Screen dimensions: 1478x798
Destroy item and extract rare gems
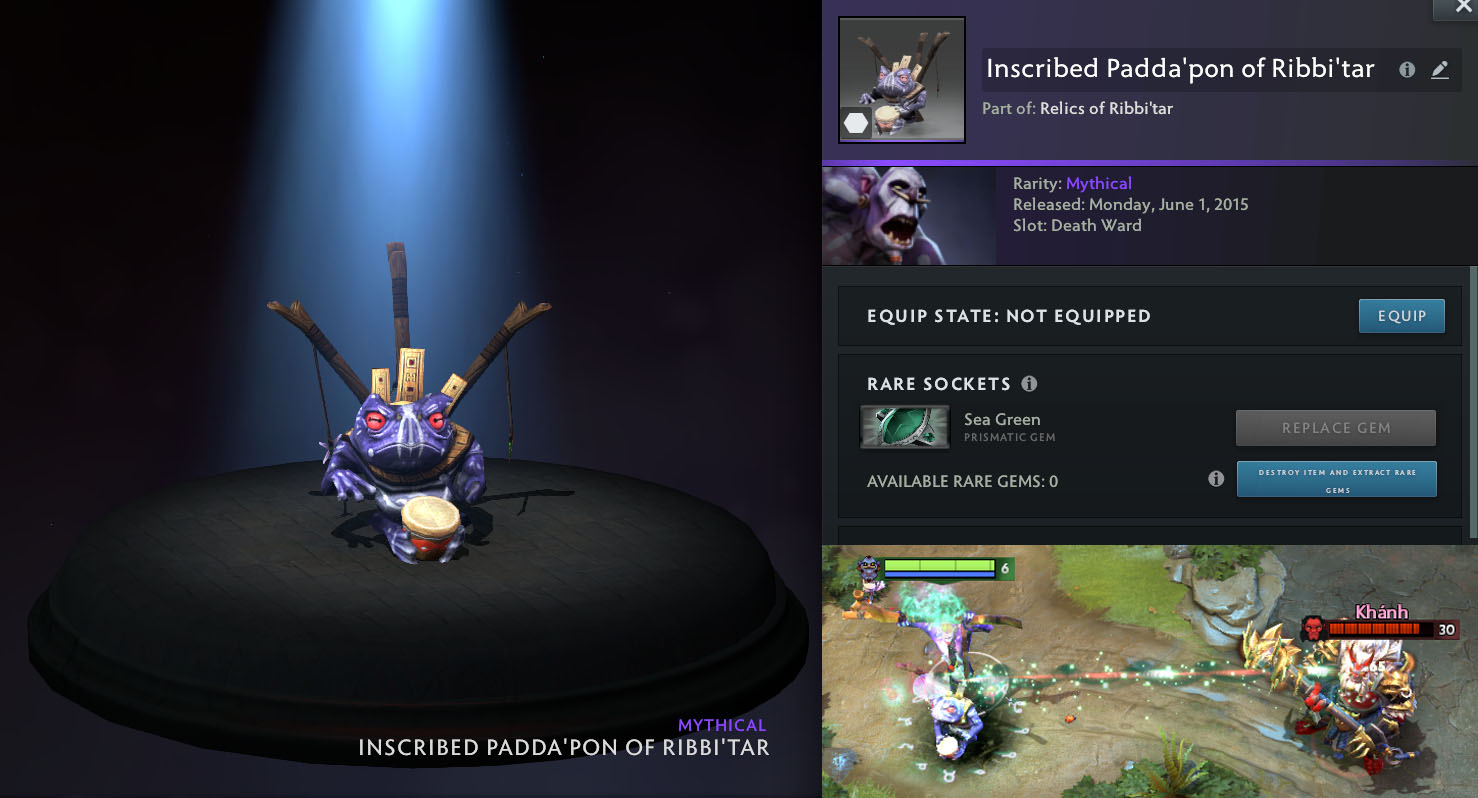1336,479
